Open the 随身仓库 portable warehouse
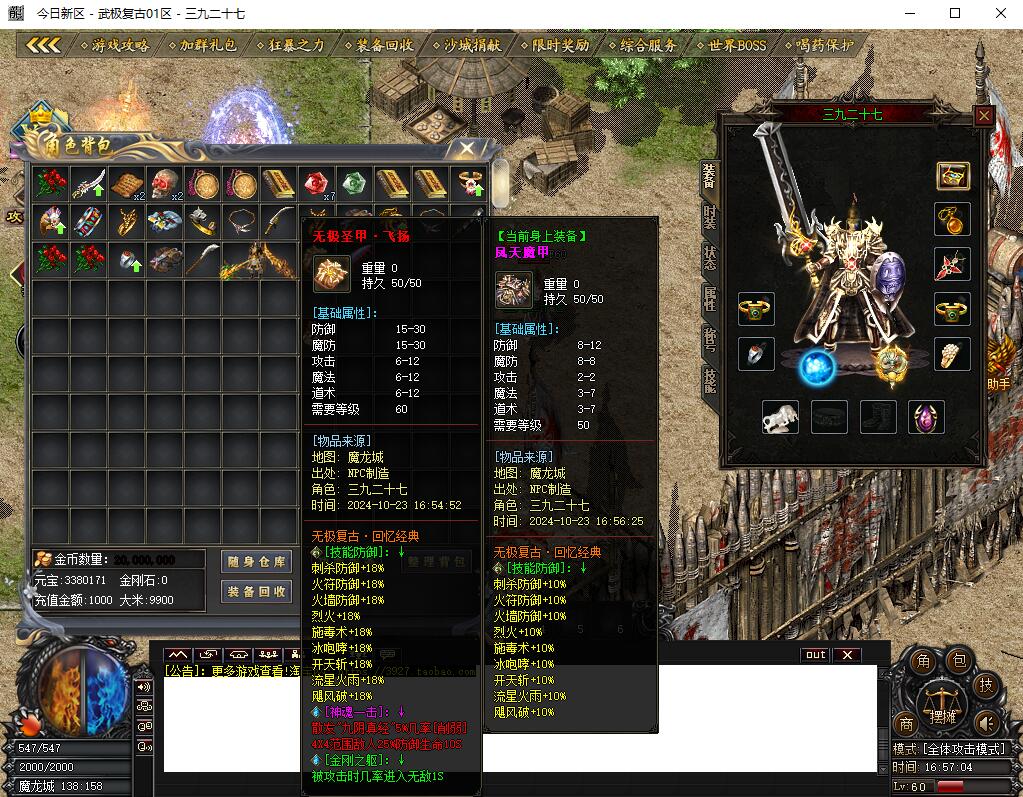 tap(256, 562)
